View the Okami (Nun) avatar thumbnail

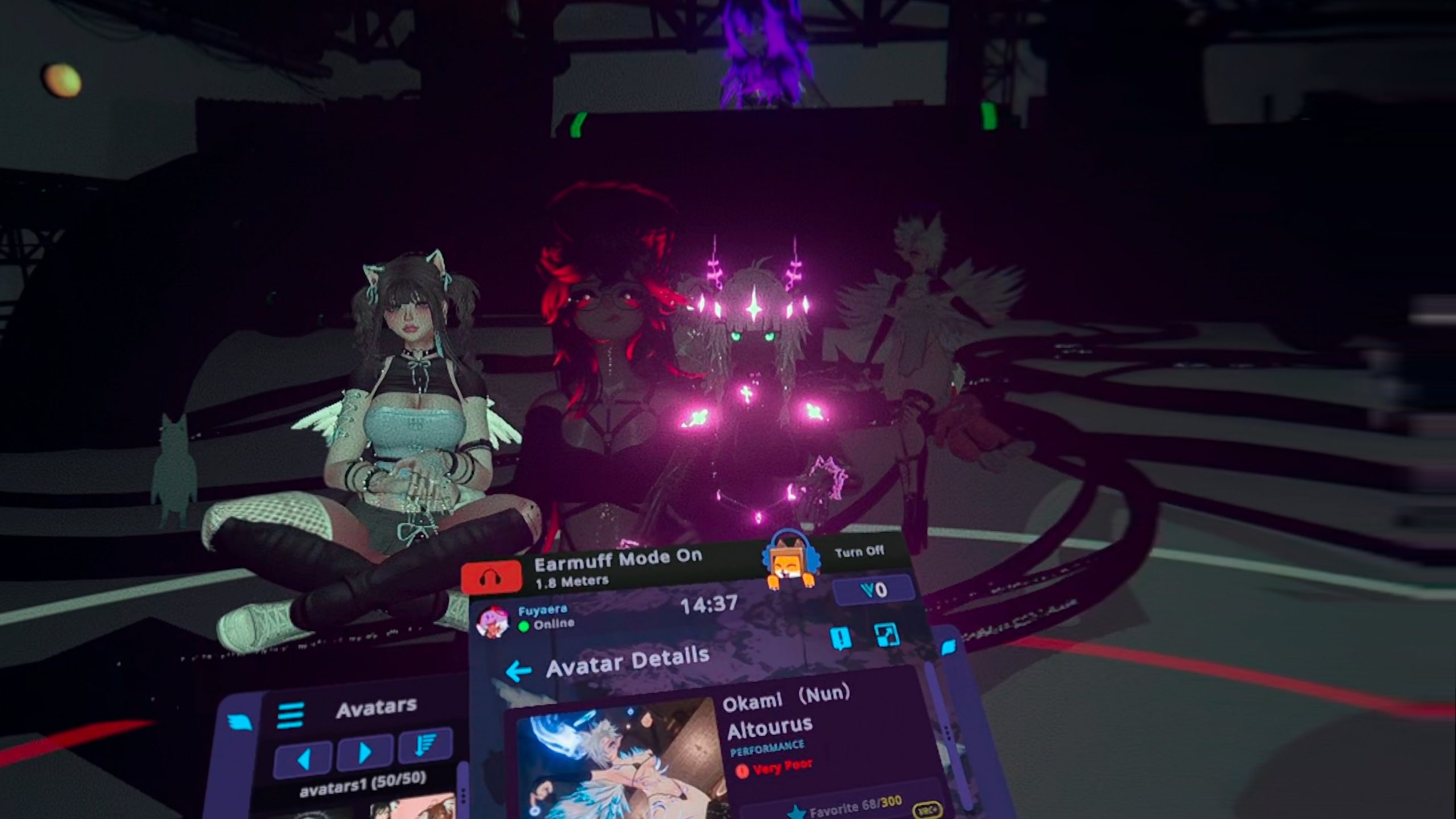[x=620, y=762]
